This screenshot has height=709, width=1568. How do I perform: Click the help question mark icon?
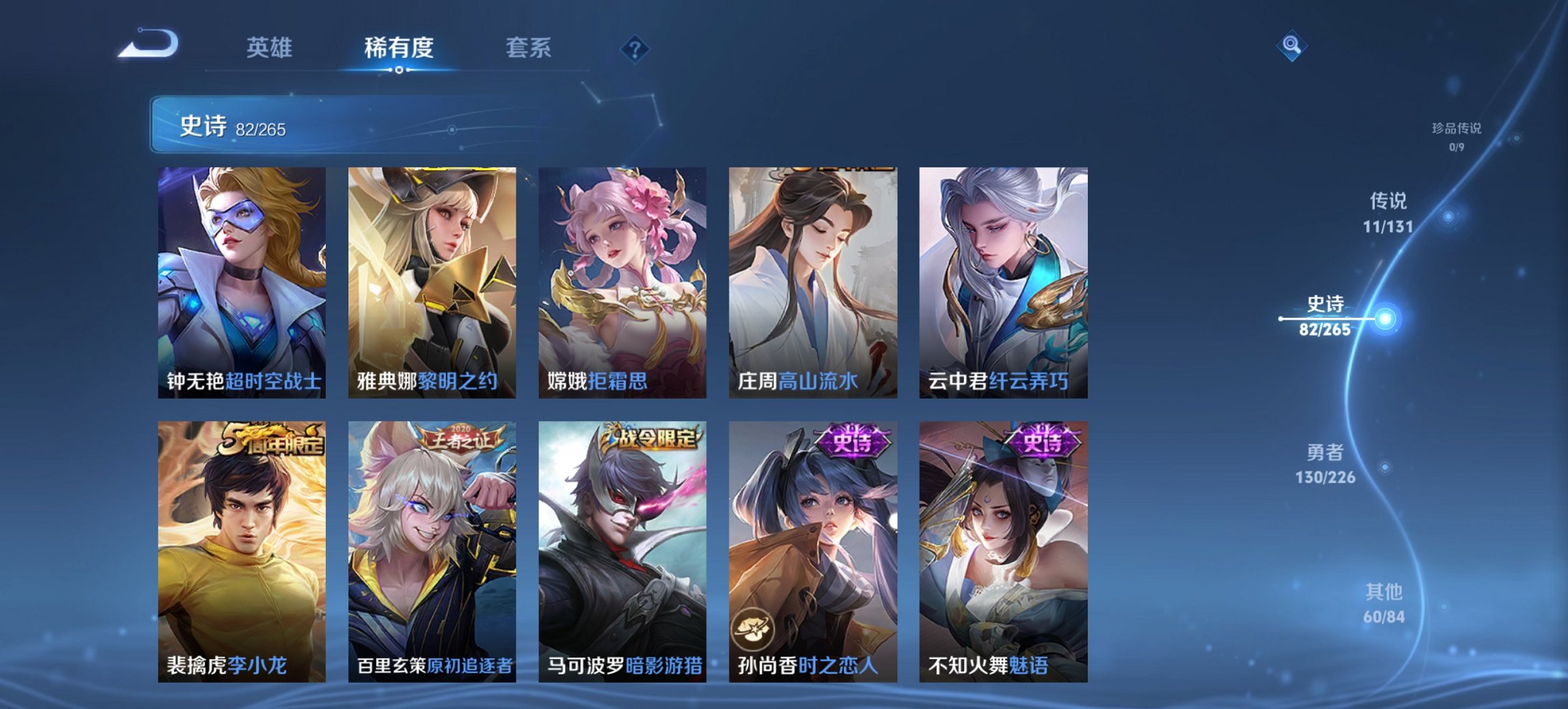click(634, 49)
